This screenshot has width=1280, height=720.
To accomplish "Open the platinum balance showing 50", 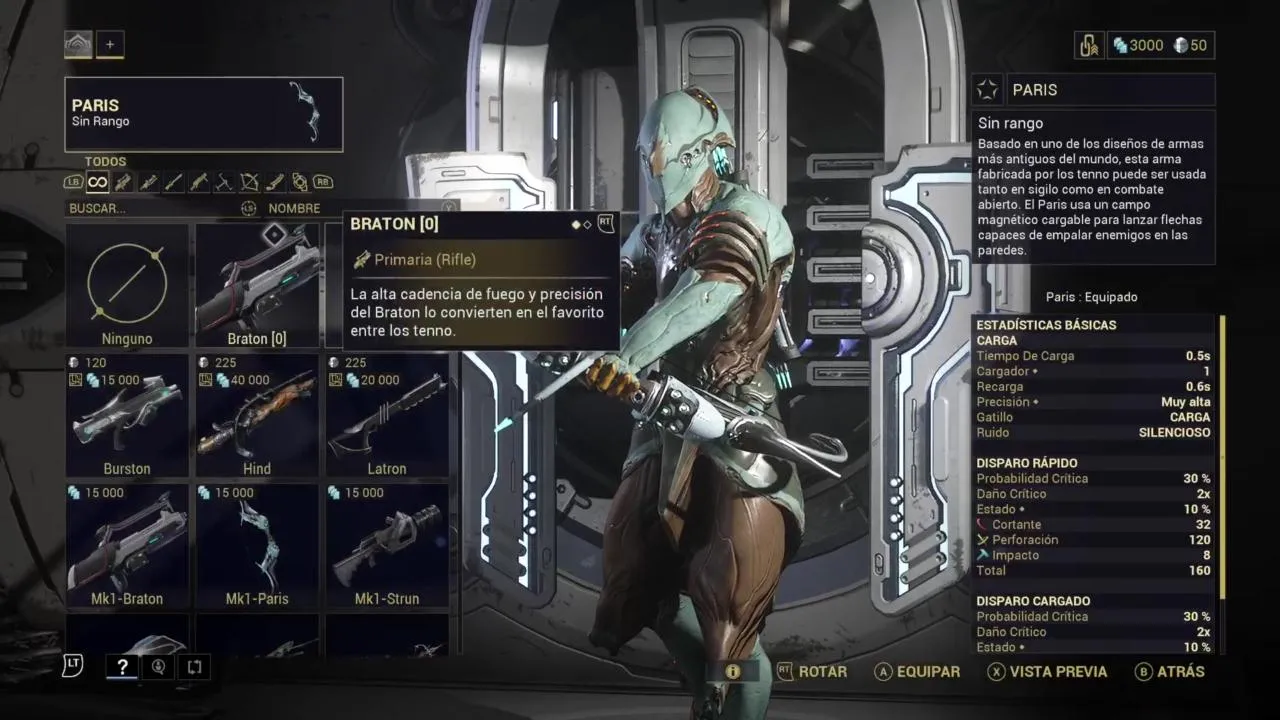I will pos(1190,45).
